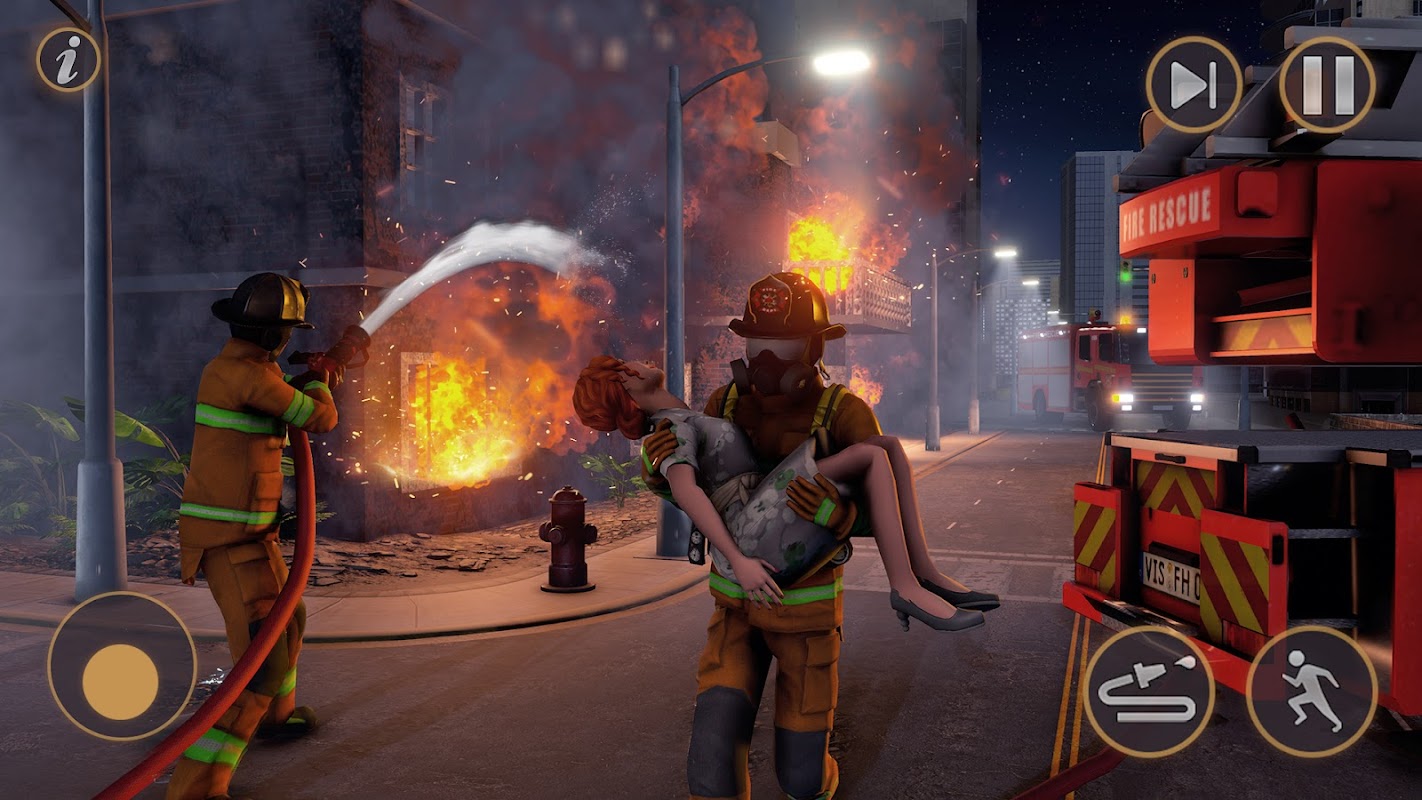
Task: Tap the running figure sprint button
Action: (1311, 690)
